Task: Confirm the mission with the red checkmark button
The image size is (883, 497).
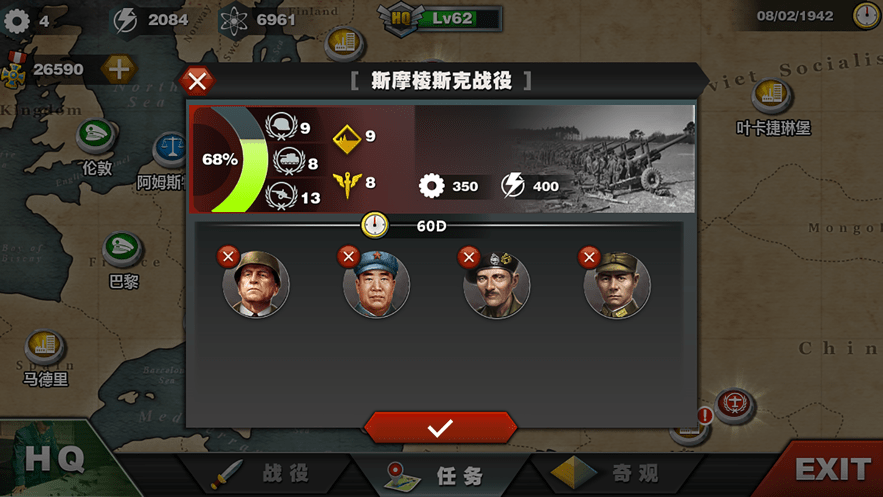Action: pyautogui.click(x=440, y=427)
